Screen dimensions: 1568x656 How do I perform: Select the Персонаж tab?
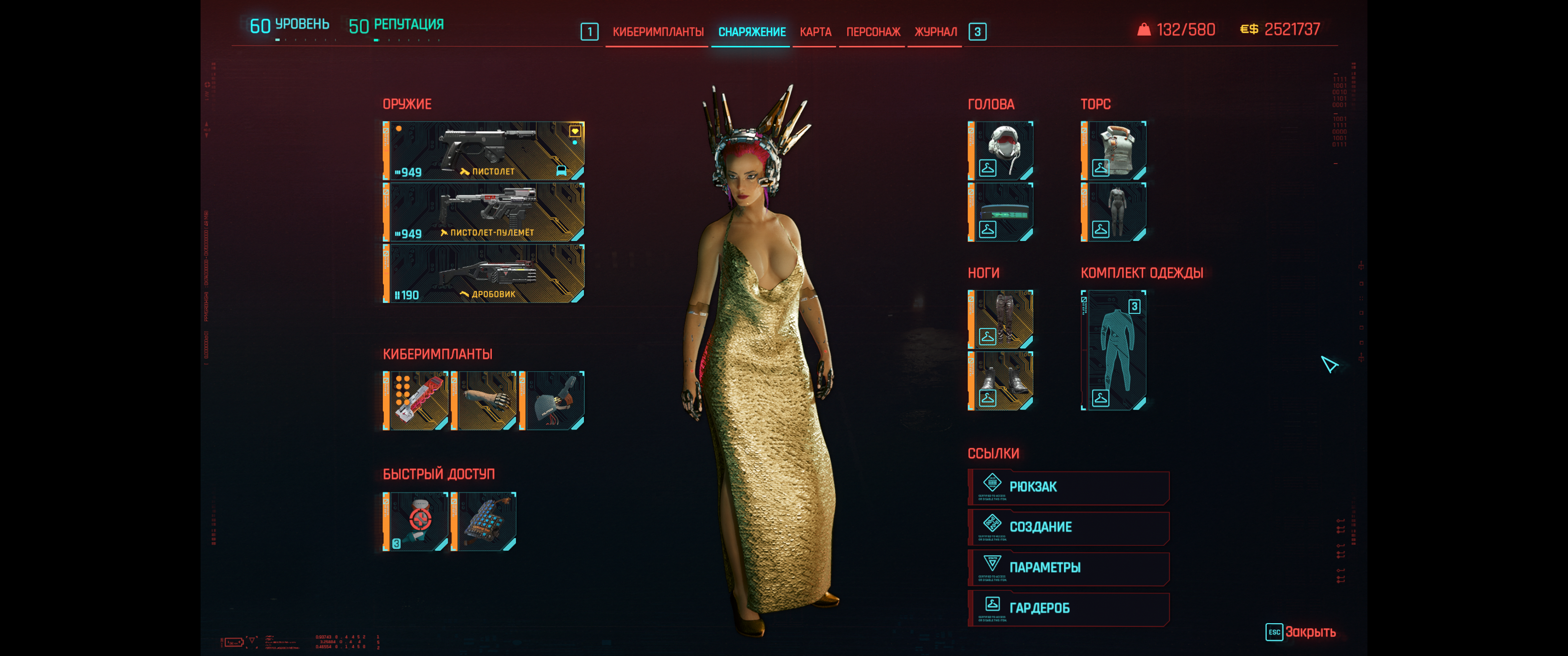click(873, 31)
